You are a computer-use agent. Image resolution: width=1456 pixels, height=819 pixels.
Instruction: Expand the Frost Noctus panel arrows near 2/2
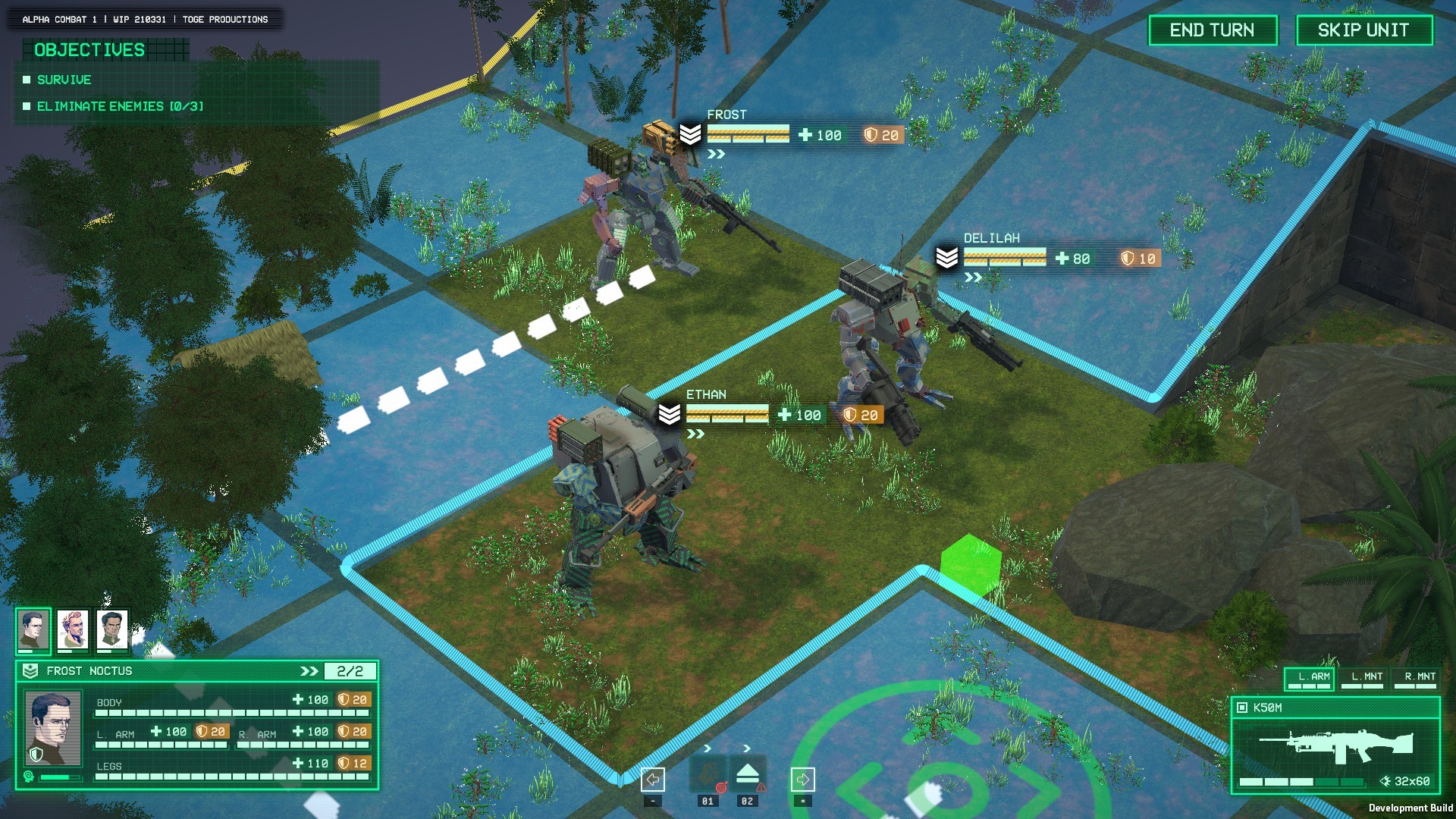point(308,670)
